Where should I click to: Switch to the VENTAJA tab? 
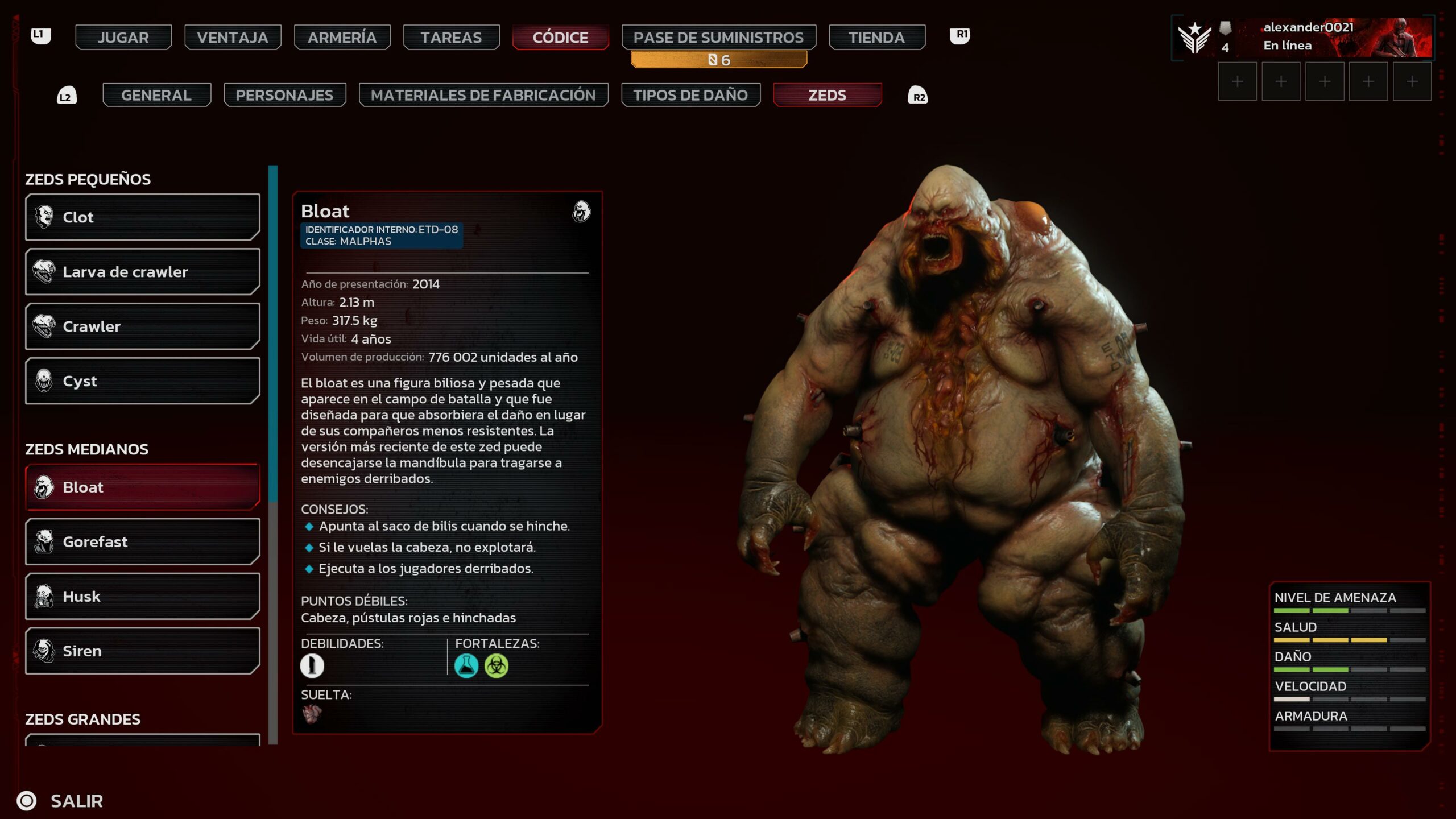[232, 38]
